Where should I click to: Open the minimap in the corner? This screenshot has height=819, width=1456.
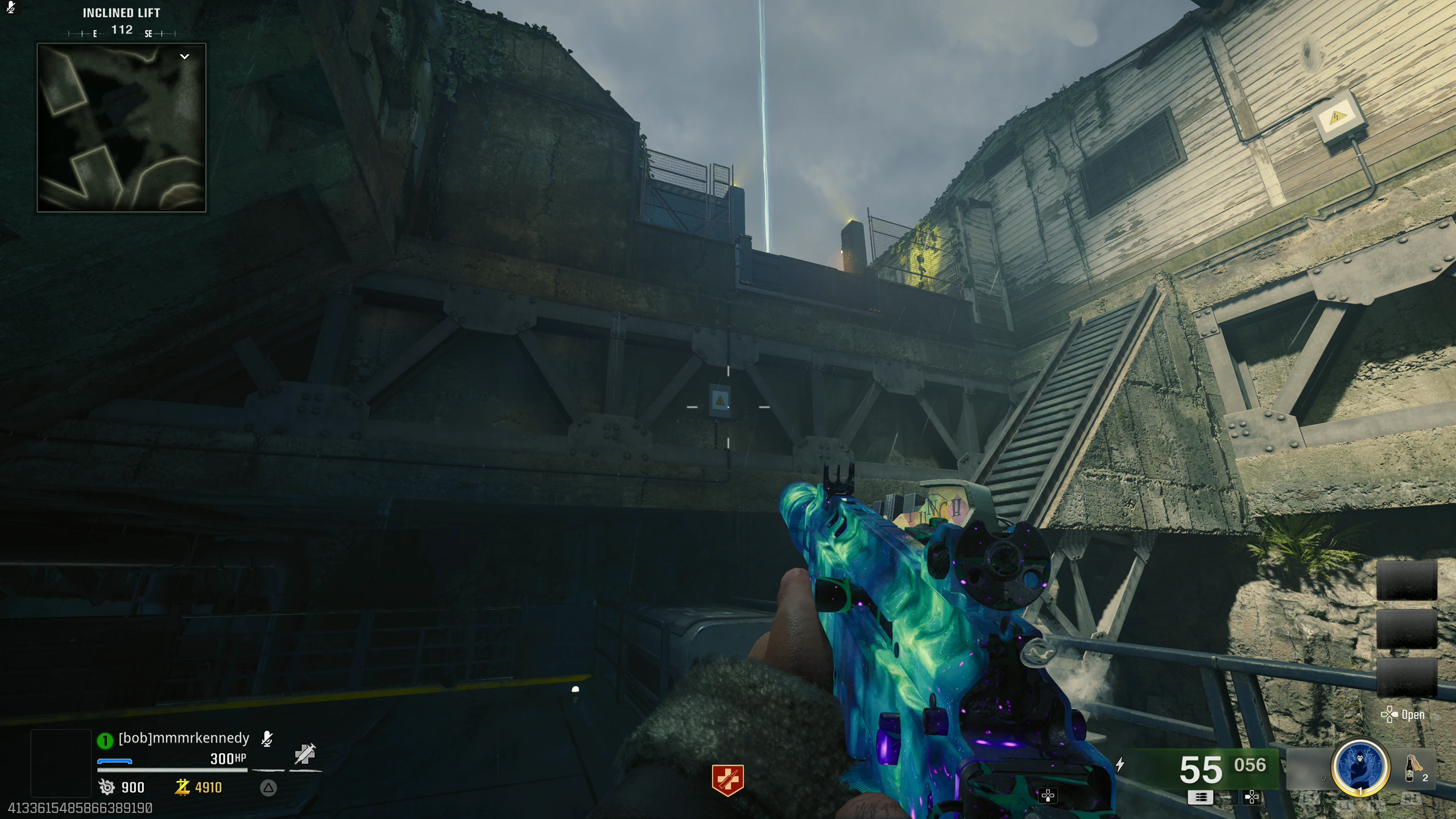[121, 127]
